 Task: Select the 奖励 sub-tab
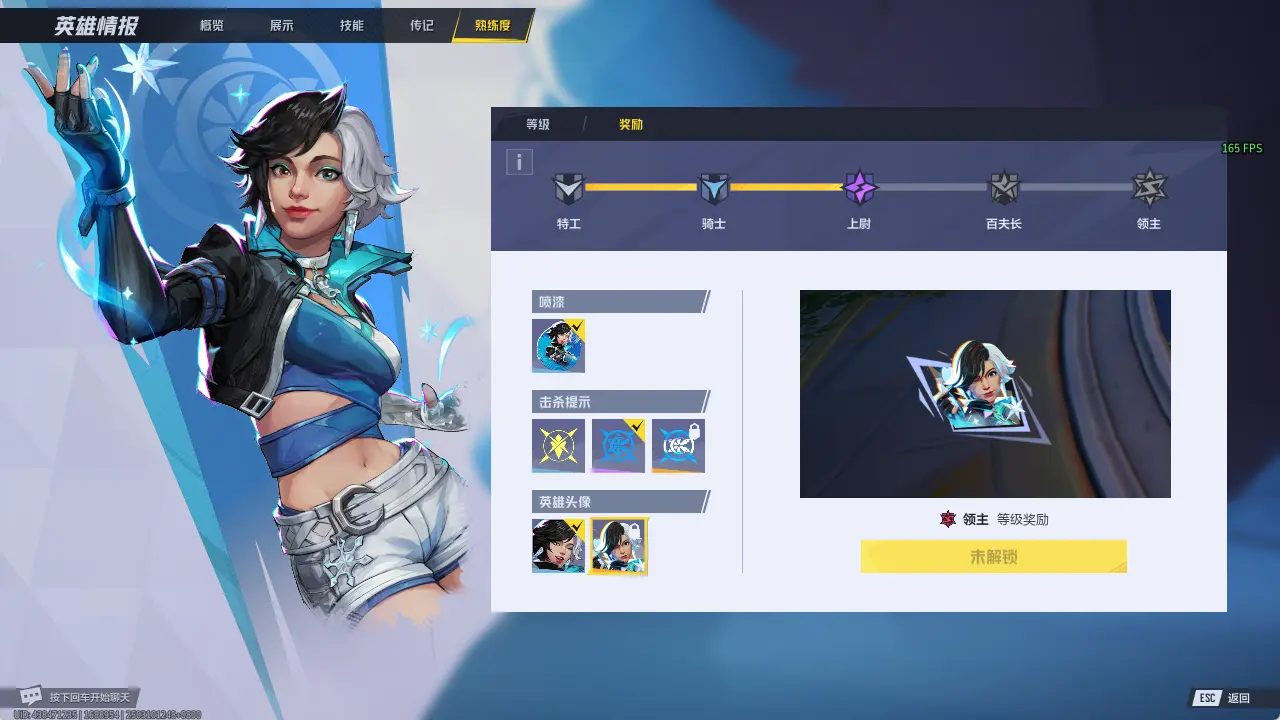[630, 125]
